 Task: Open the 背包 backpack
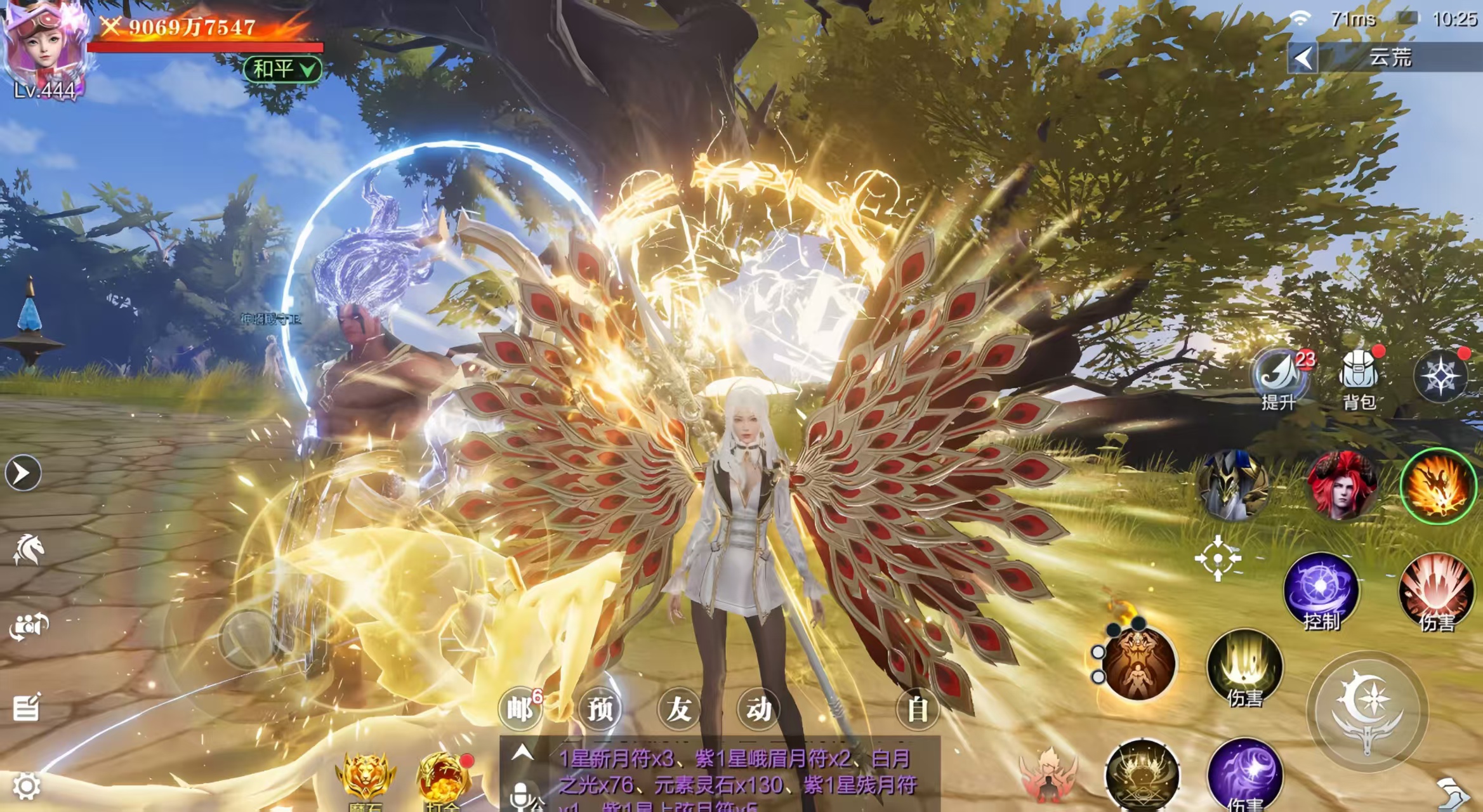point(1358,379)
